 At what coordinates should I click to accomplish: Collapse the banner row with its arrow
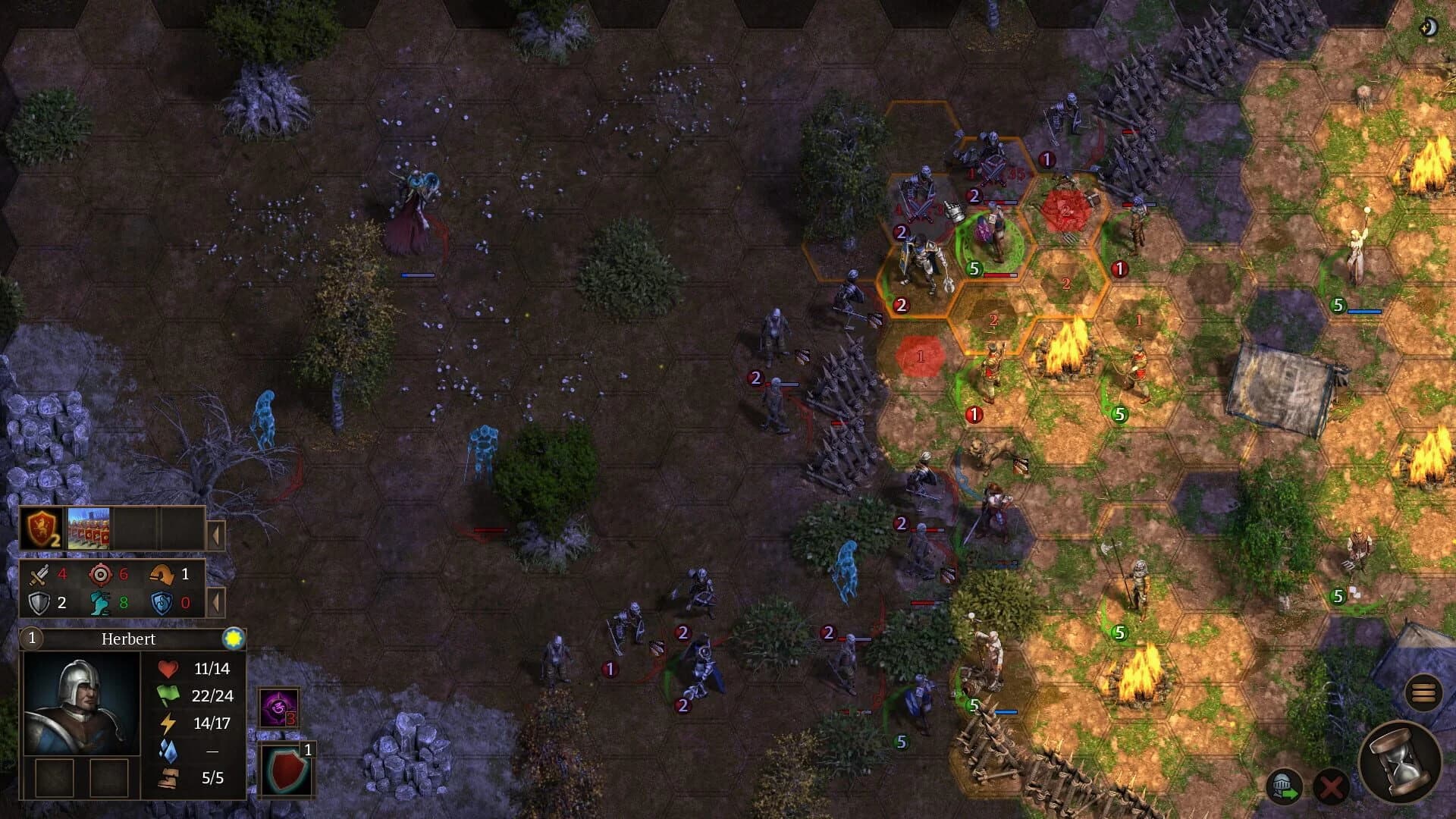tap(216, 535)
